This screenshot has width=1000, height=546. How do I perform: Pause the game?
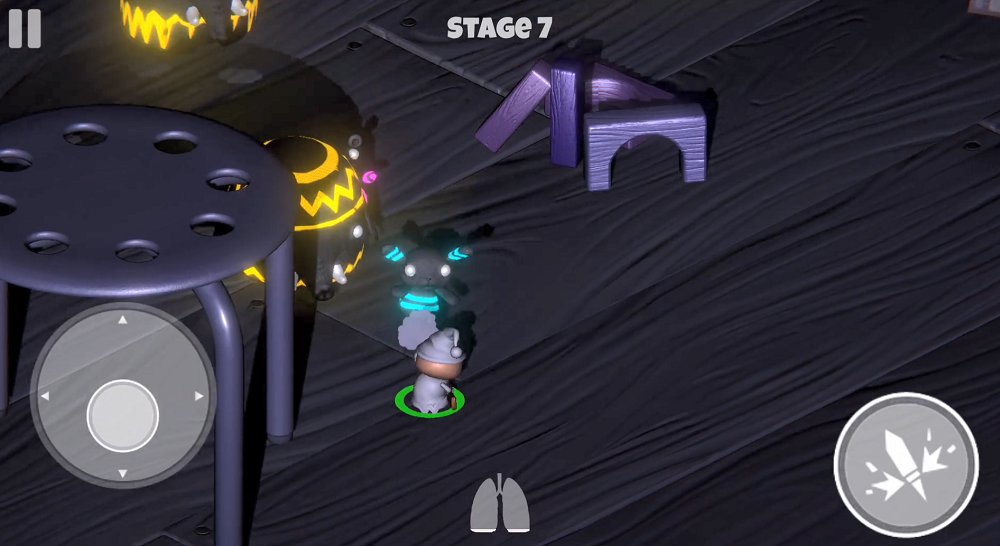pos(25,28)
